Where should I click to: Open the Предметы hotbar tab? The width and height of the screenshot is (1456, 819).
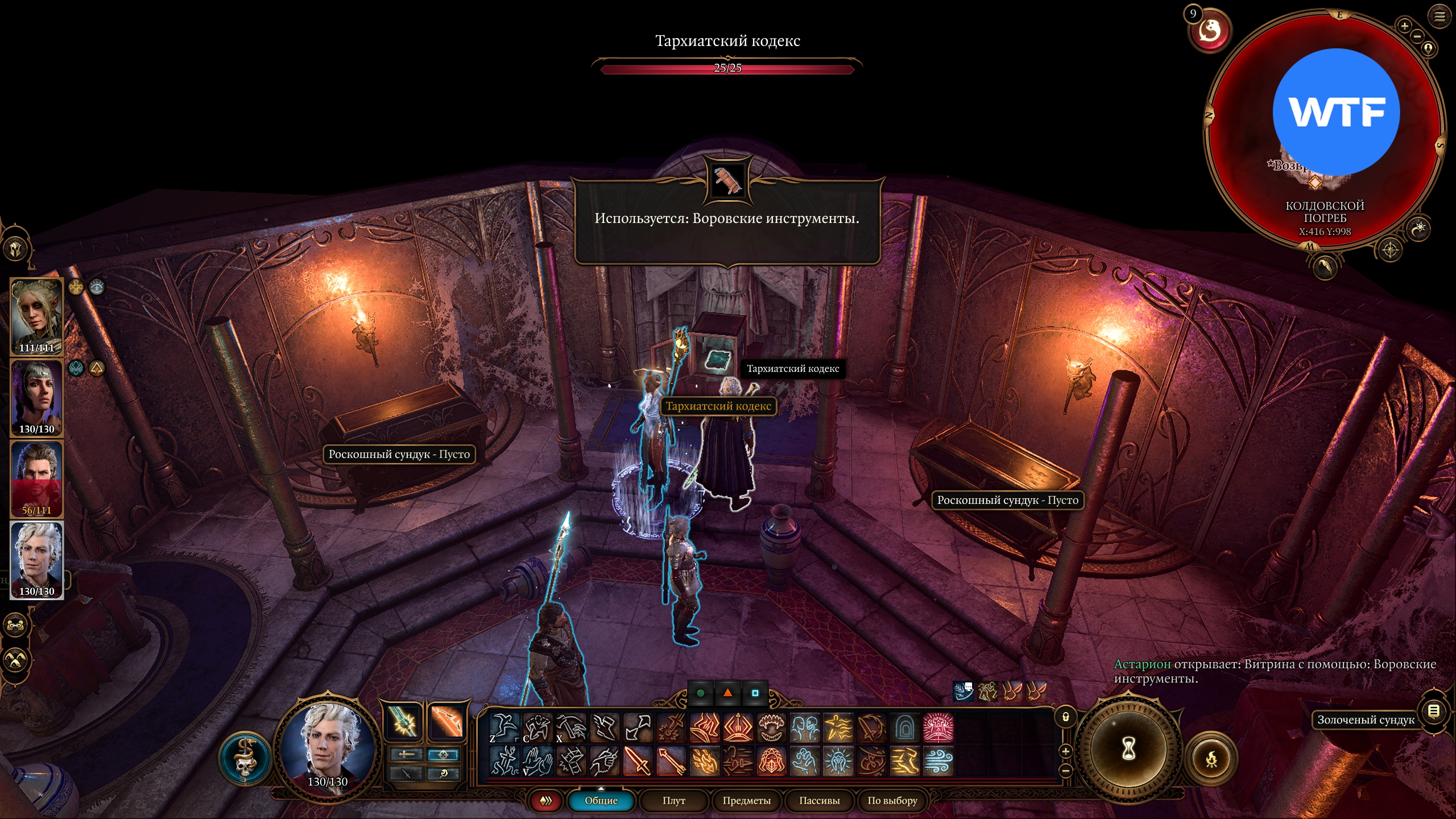pos(746,800)
